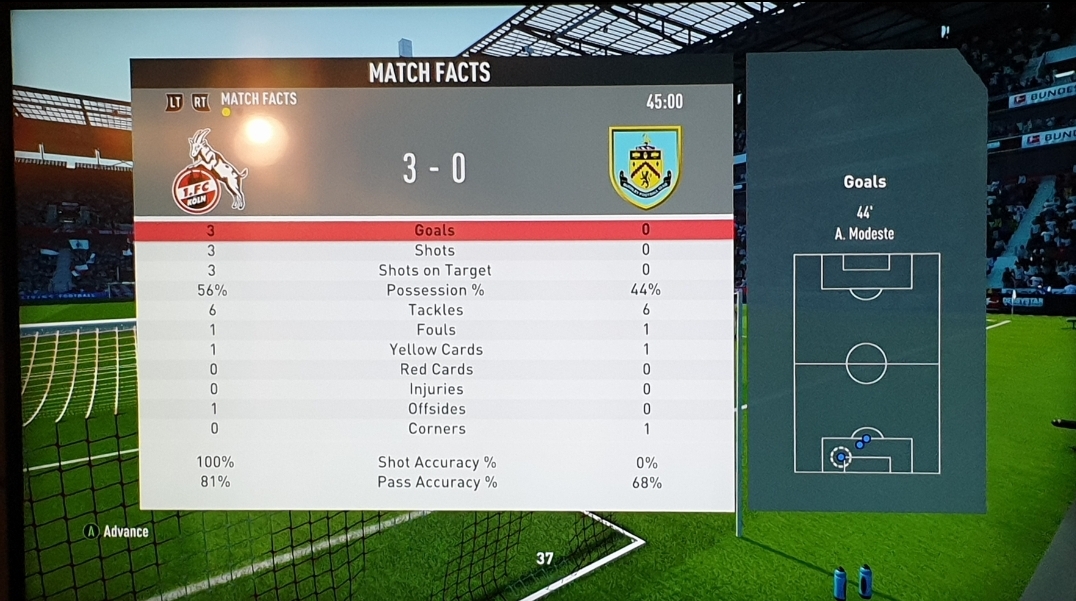Select the Red Cards row
This screenshot has width=1076, height=601.
click(x=435, y=369)
